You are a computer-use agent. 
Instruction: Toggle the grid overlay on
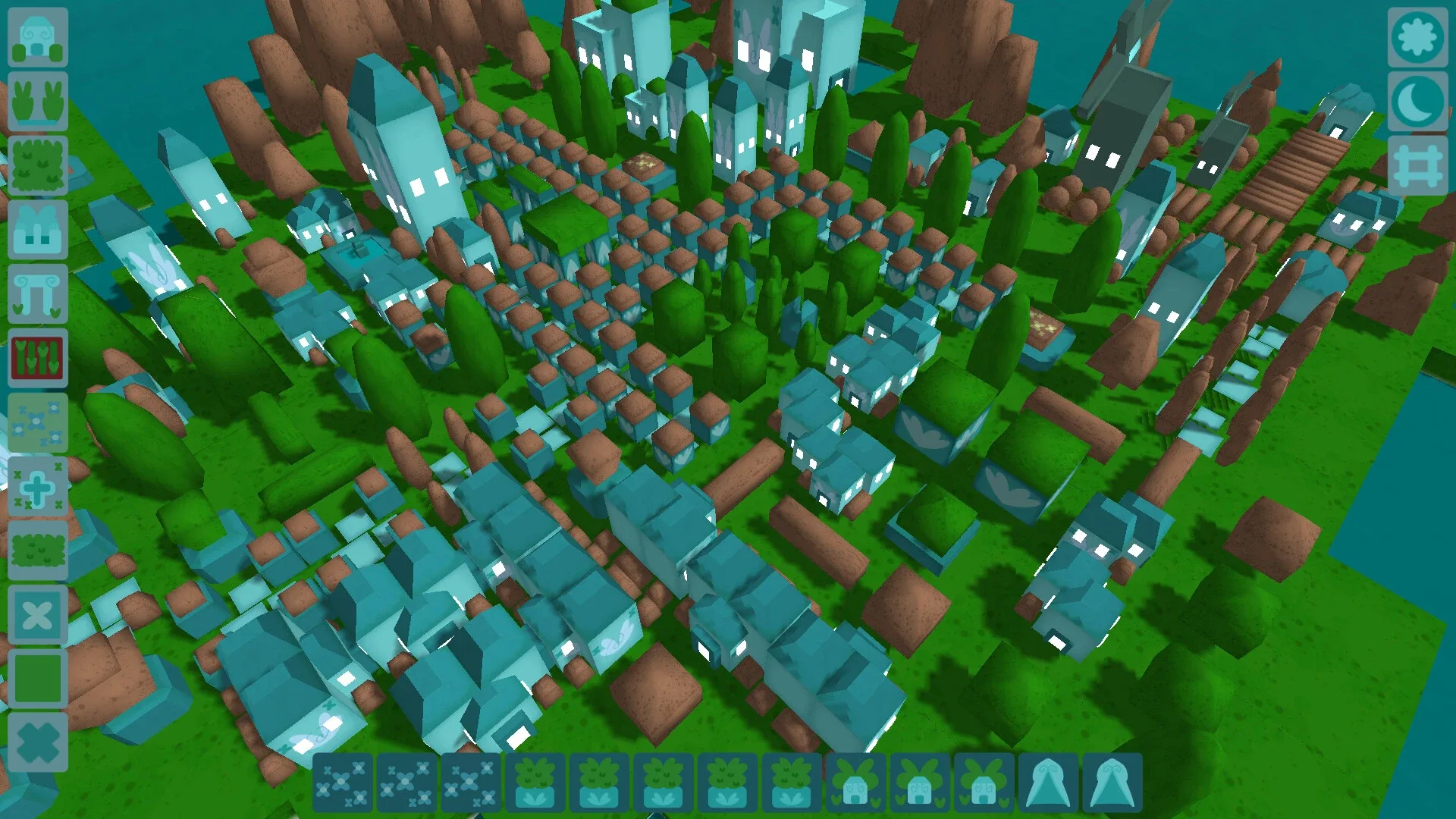pyautogui.click(x=1418, y=162)
